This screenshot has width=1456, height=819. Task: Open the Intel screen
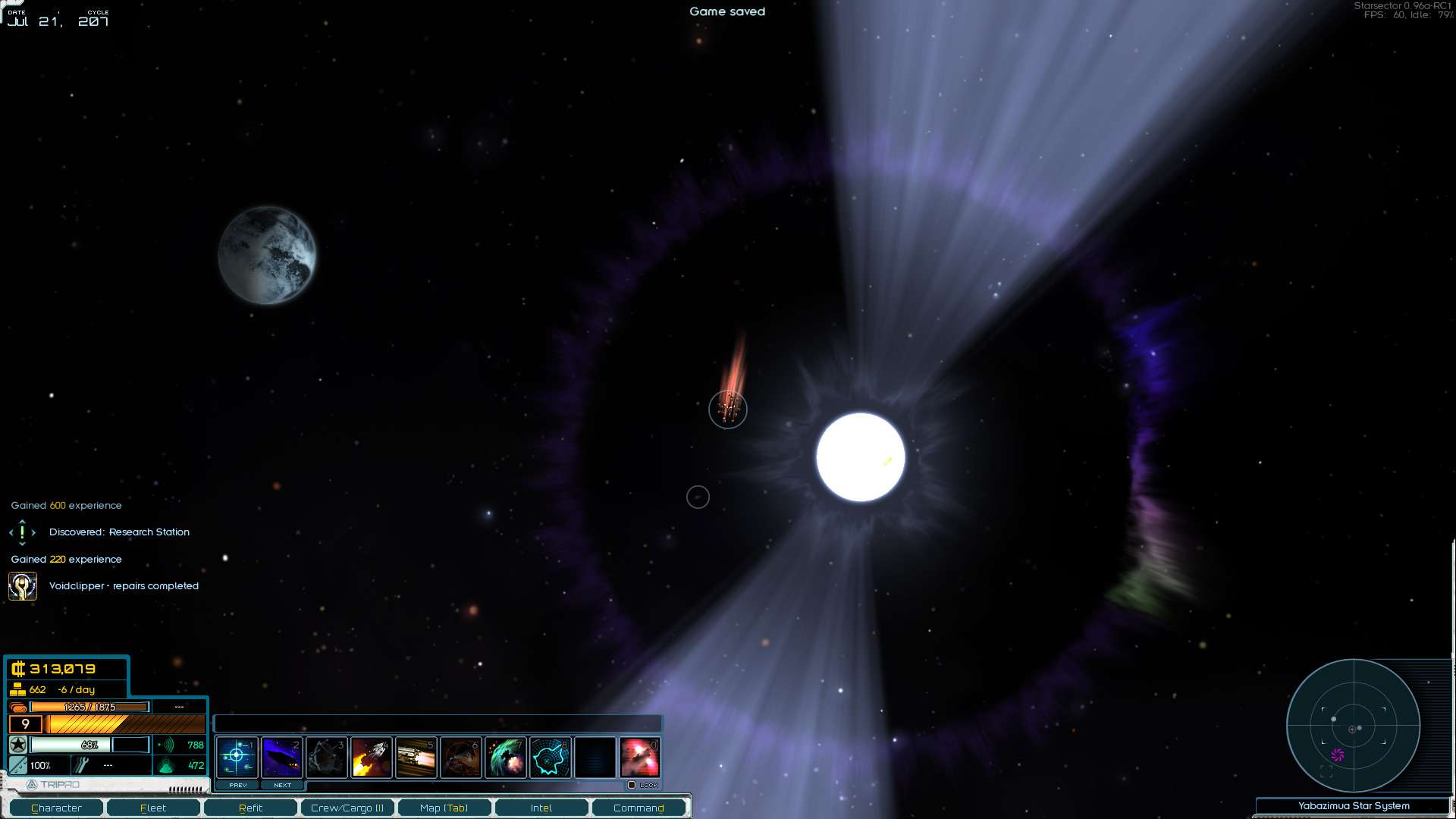[x=541, y=808]
